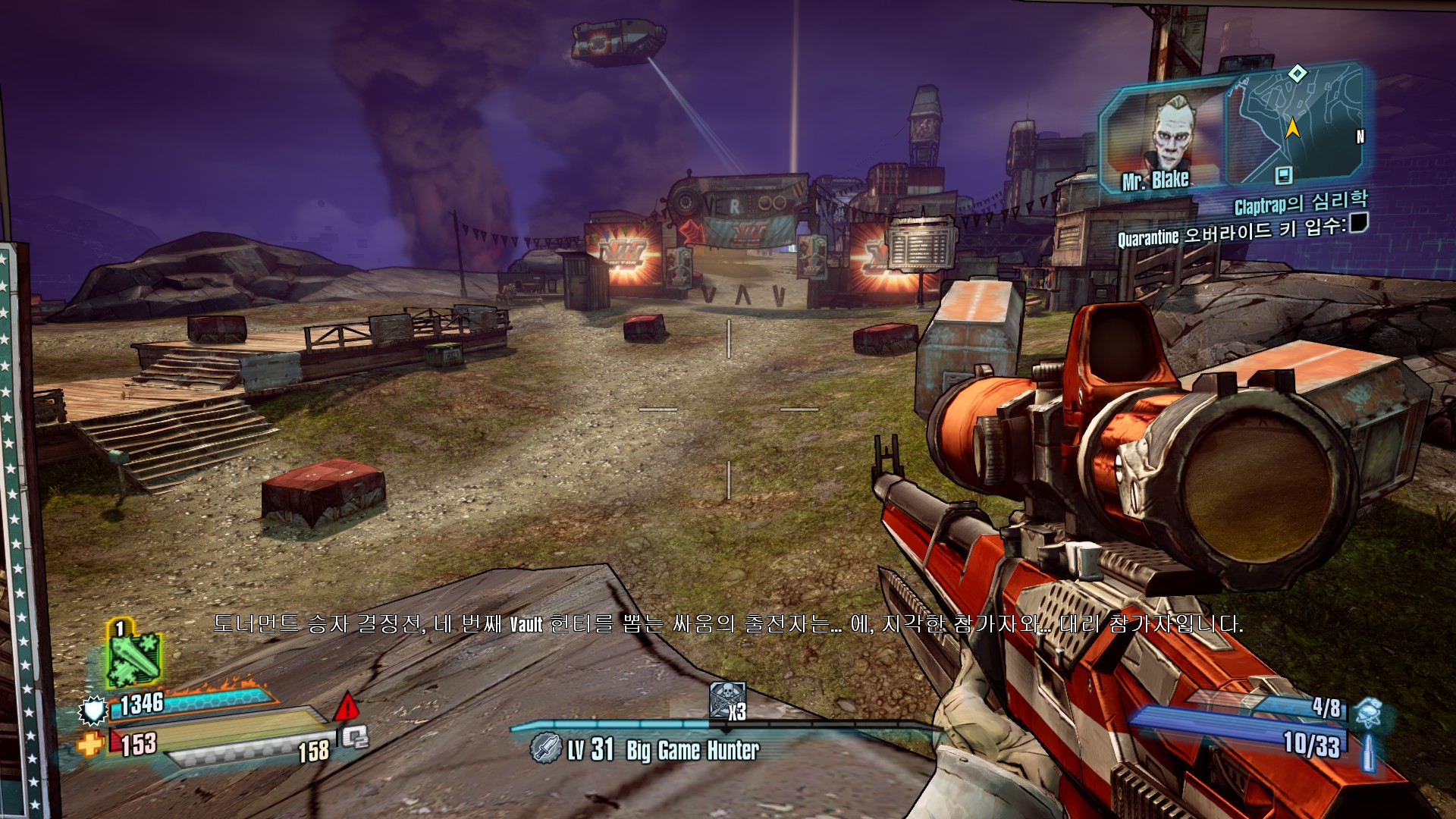Image resolution: width=1456 pixels, height=819 pixels.
Task: Select the grenade icon beside 4/8
Action: tap(1369, 714)
